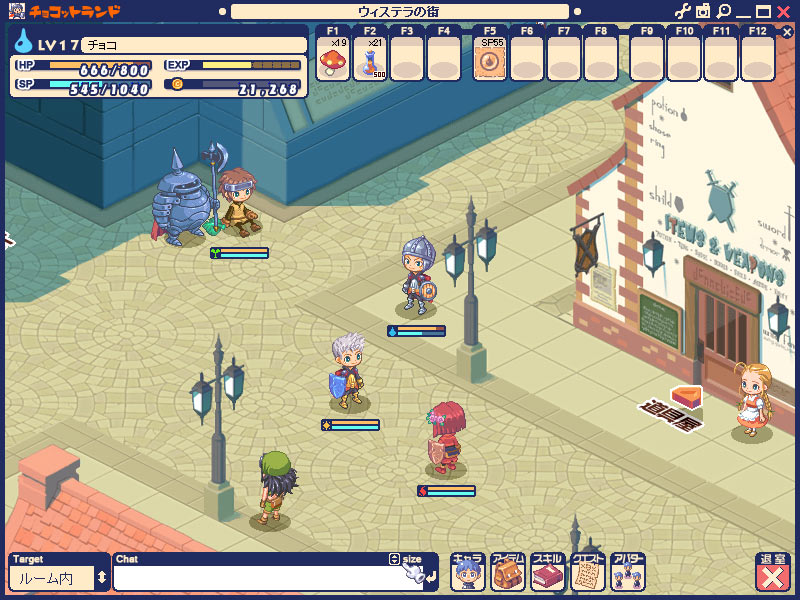This screenshot has height=600, width=800.
Task: Activate the SP55 fire skill in F5
Action: click(490, 61)
